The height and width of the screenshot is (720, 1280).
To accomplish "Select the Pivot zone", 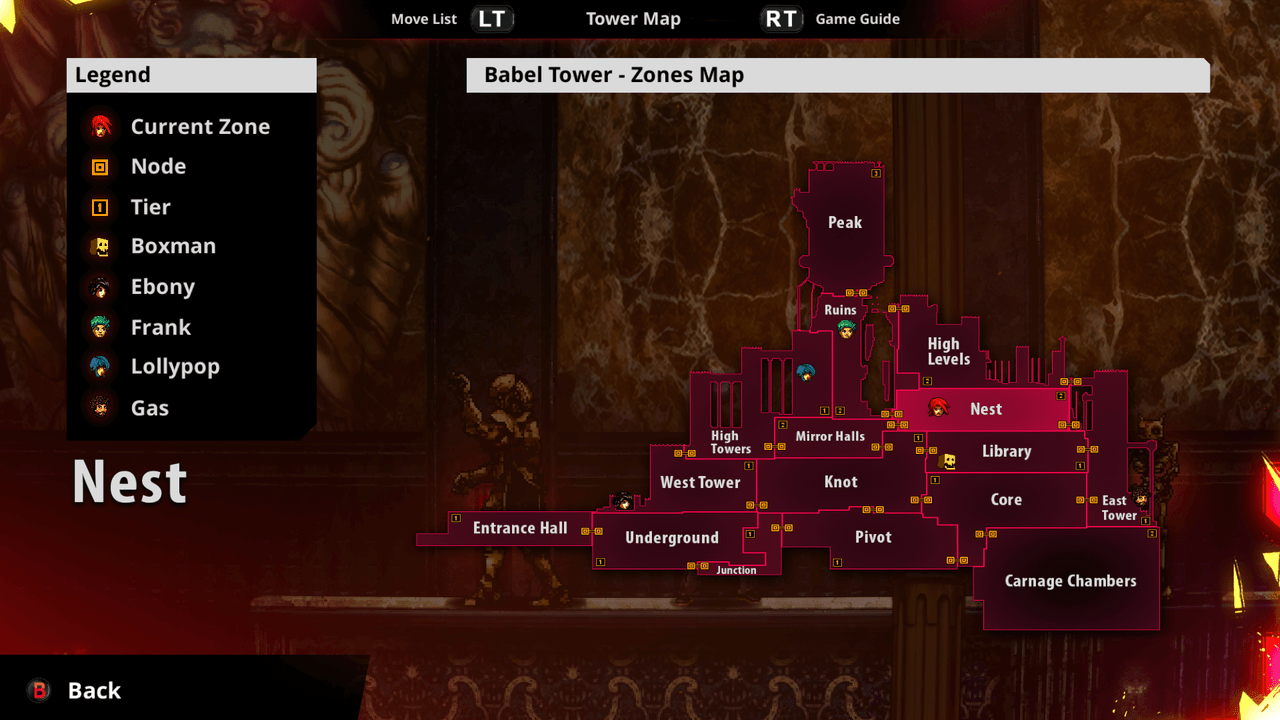I will [x=873, y=537].
